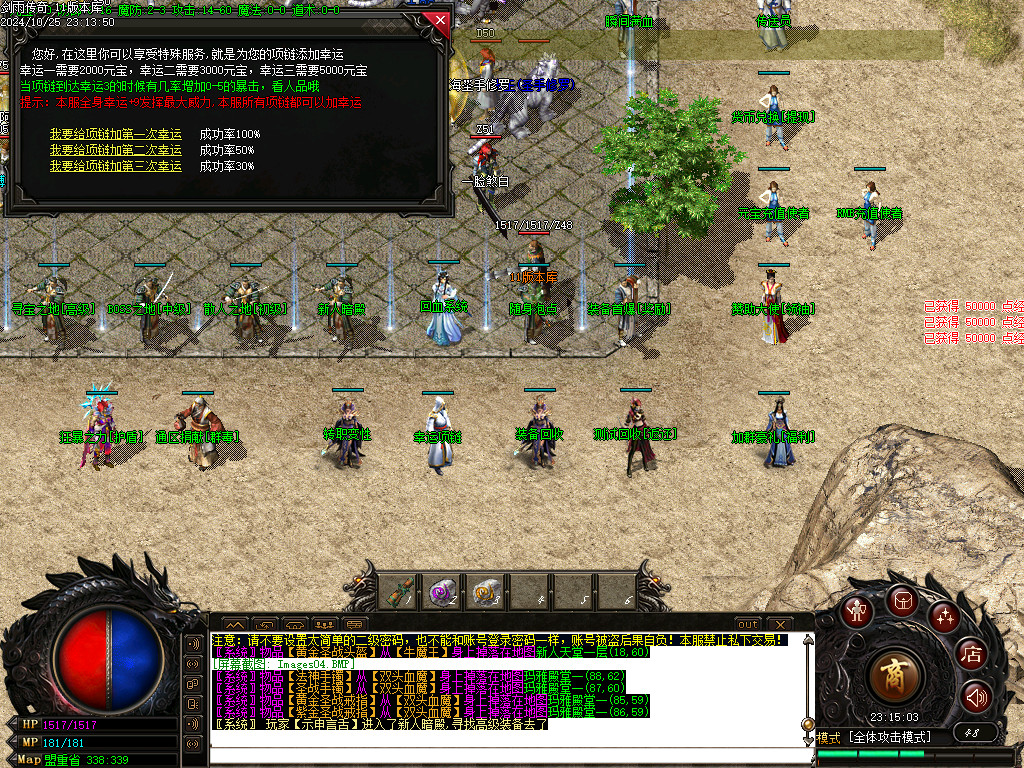The height and width of the screenshot is (768, 1024).
Task: Close the necklace luck dialogue window
Action: coord(437,19)
